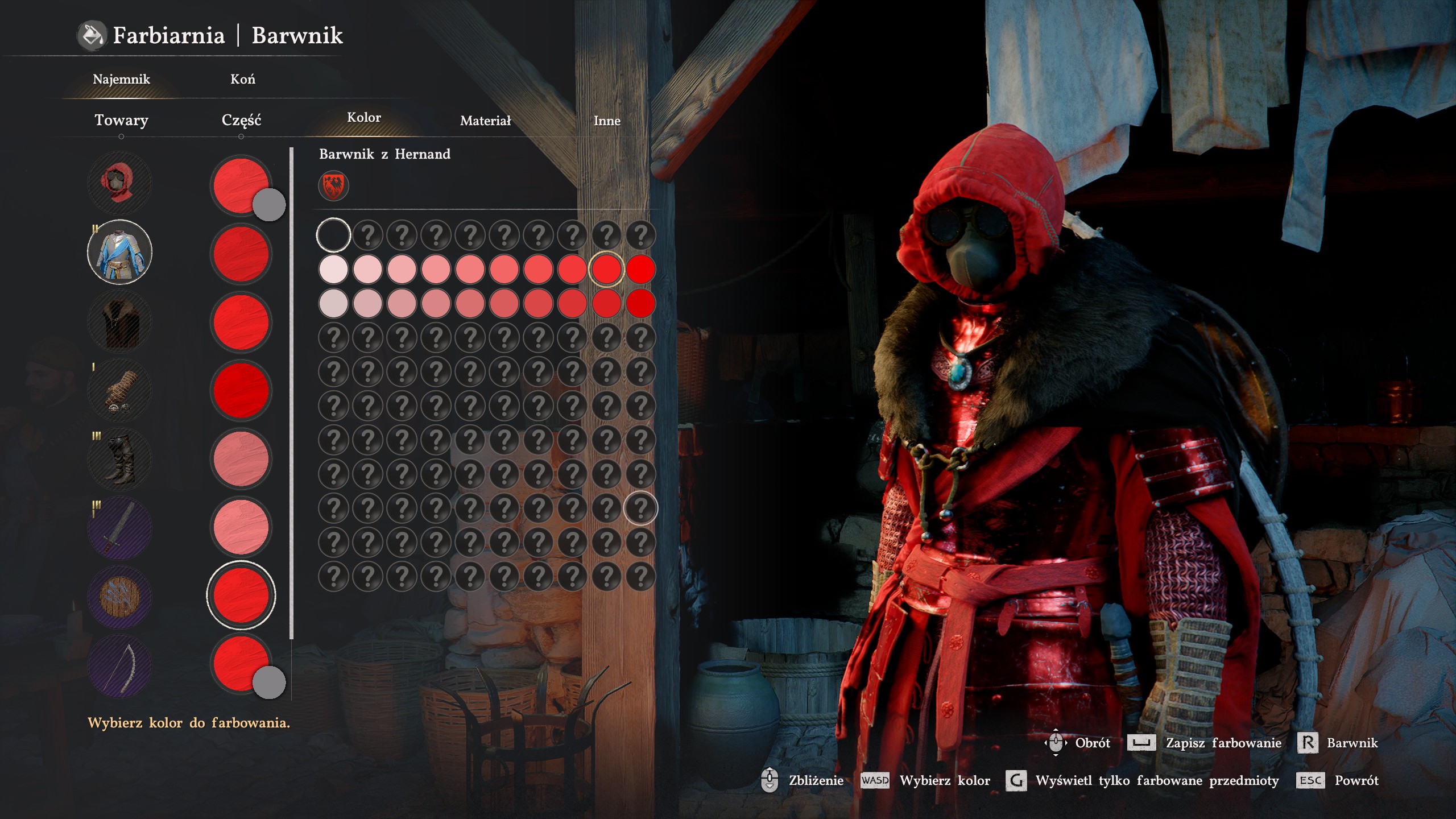Select the Kolor tab
1456x819 pixels.
point(364,118)
